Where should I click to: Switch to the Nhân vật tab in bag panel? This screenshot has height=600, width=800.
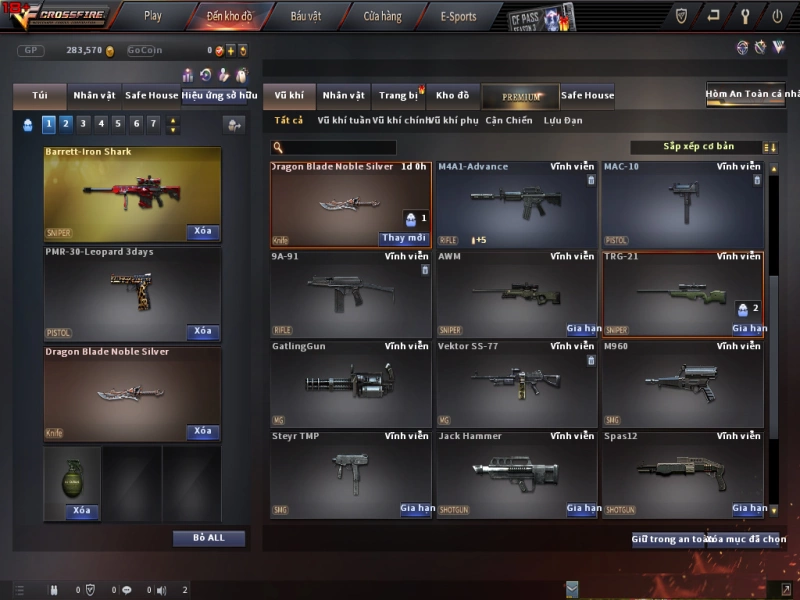tap(94, 96)
